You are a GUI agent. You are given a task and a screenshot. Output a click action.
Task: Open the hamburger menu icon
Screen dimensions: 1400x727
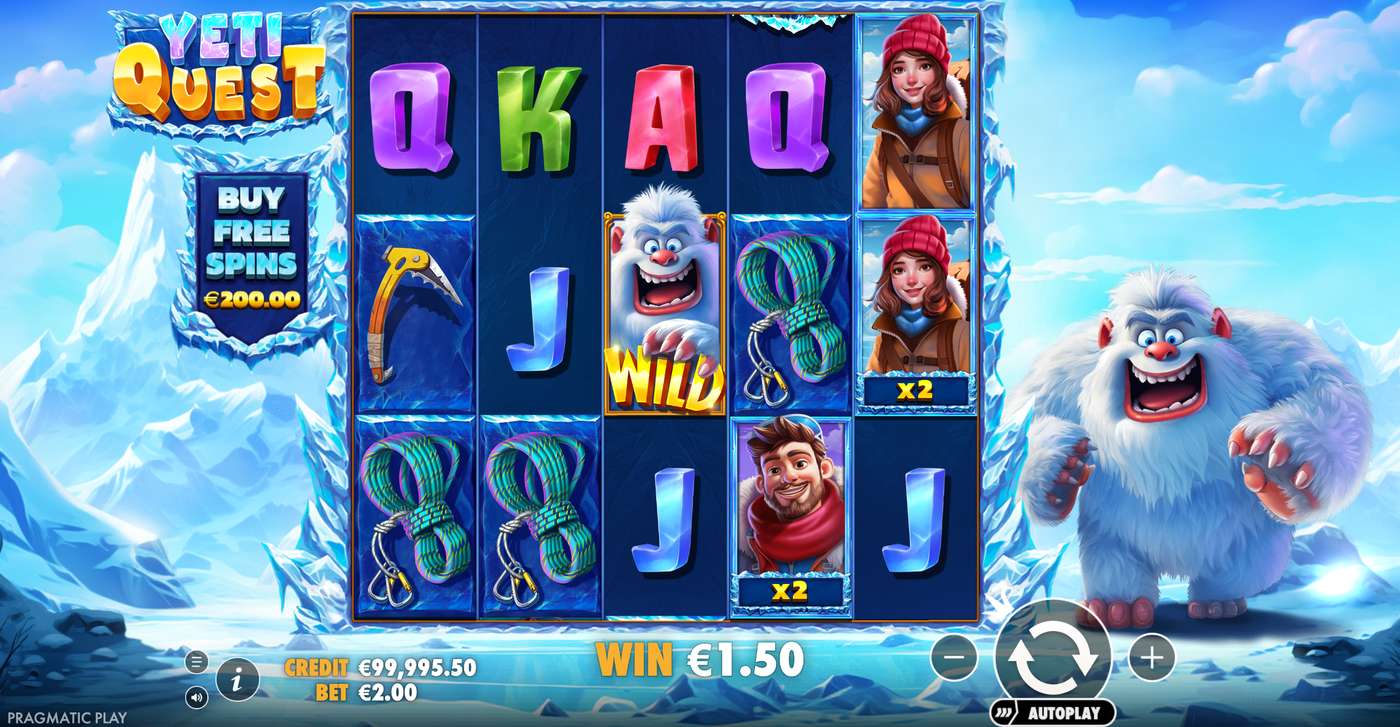[196, 661]
